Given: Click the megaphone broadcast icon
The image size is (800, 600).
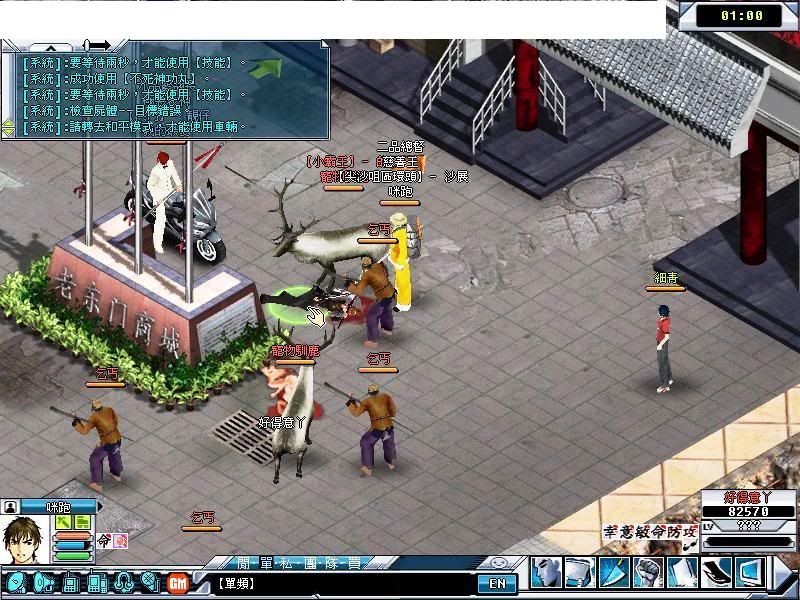Looking at the screenshot, I should [x=44, y=582].
